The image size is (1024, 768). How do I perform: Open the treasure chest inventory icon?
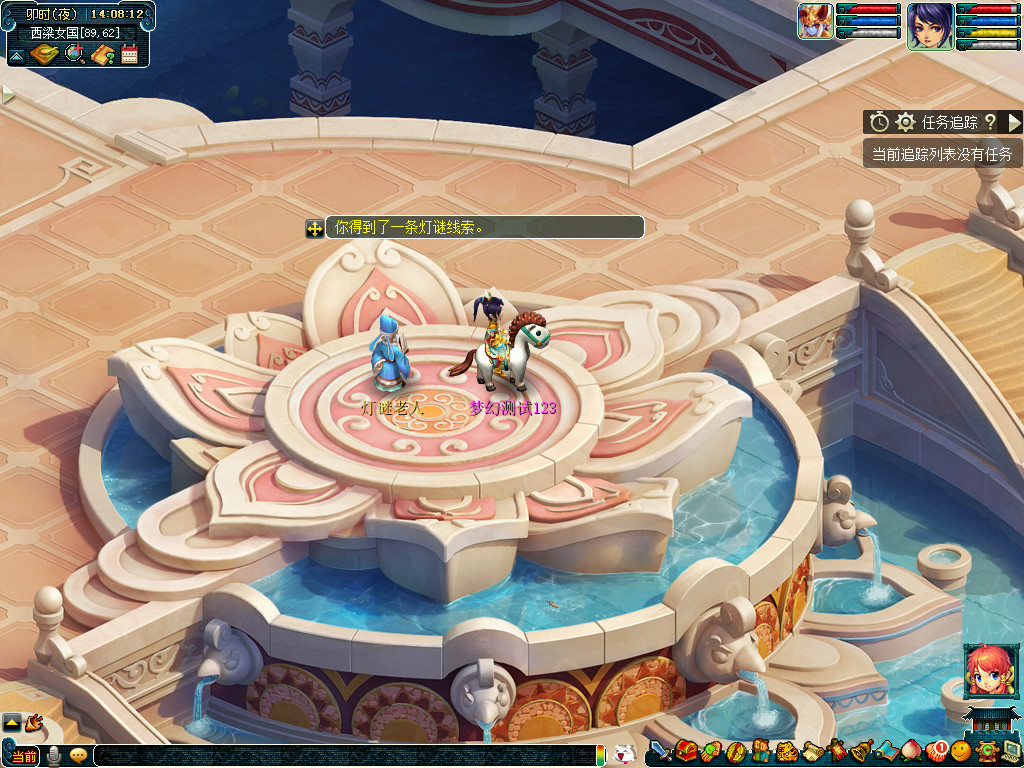point(686,750)
